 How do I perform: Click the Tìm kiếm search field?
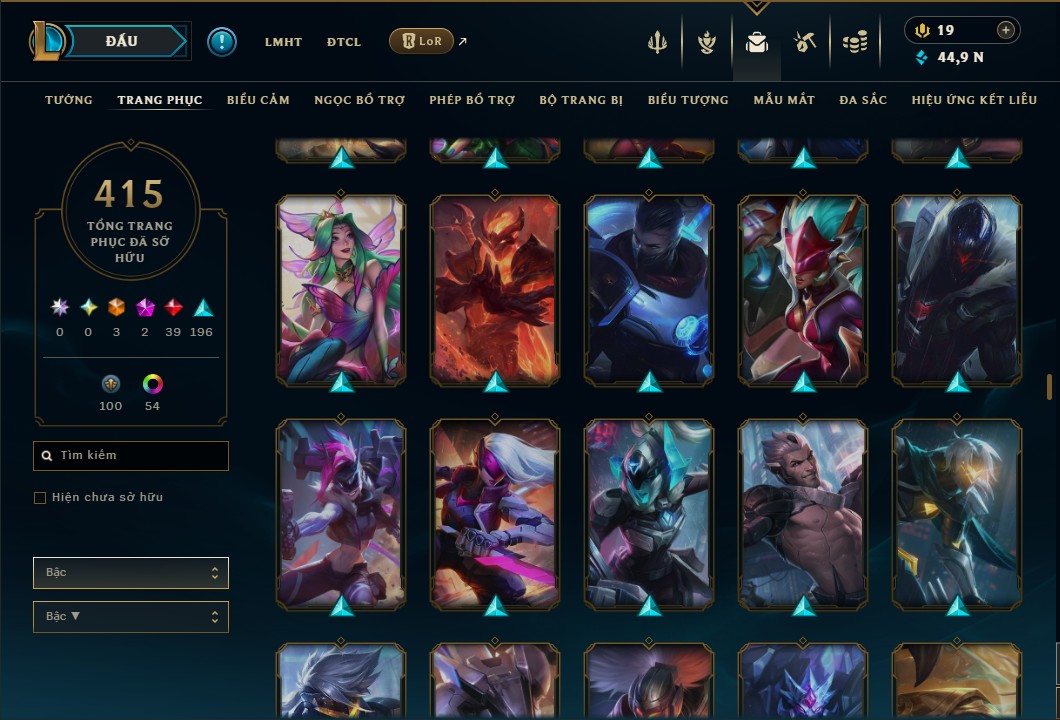point(131,456)
